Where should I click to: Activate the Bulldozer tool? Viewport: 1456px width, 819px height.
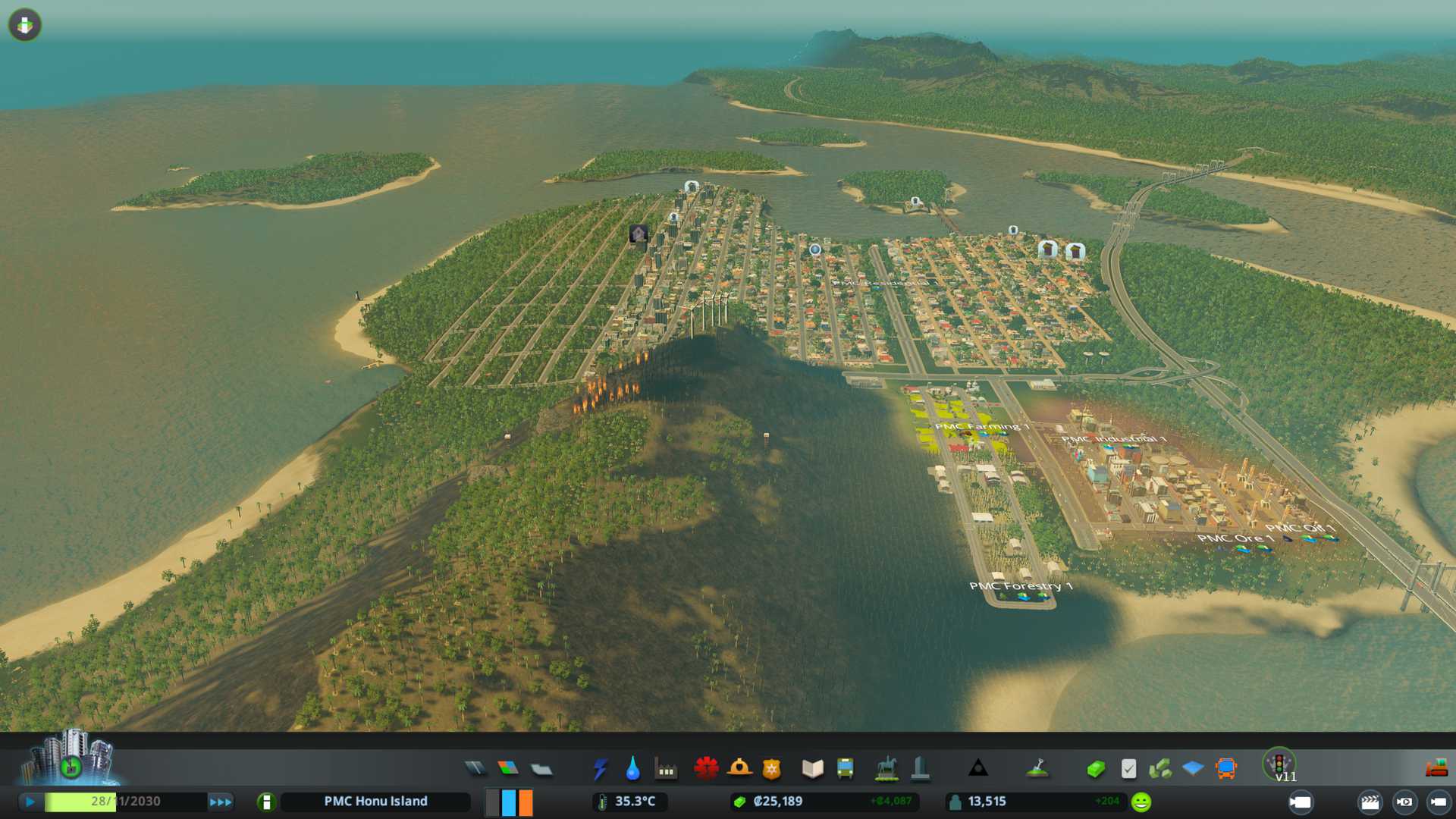[1436, 769]
